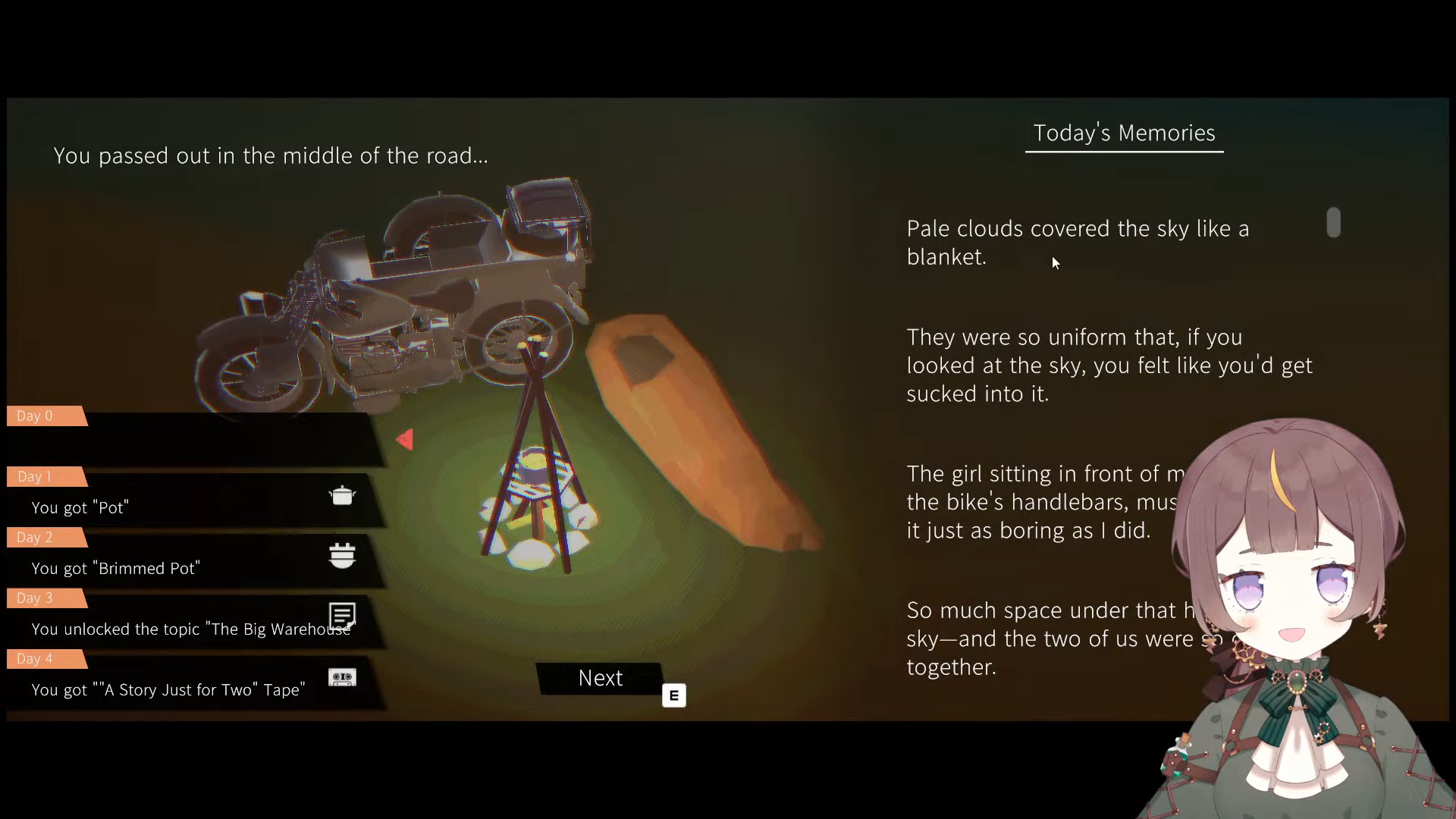This screenshot has width=1456, height=819.
Task: Open the Day 3 "The Big Warehouse" topic entry
Action: [190, 628]
